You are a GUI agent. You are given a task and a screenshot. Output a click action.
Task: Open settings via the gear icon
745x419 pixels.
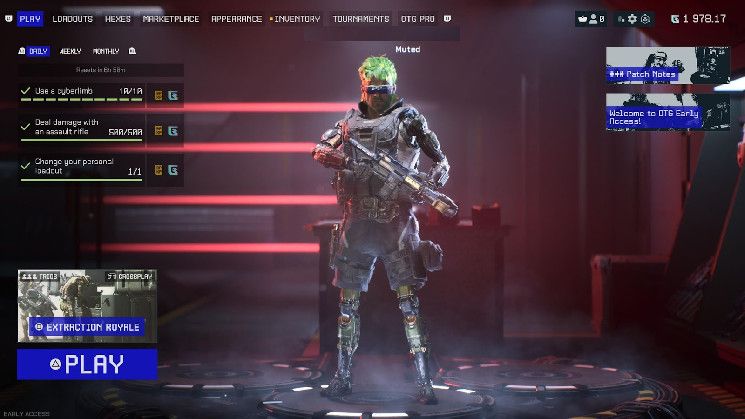pyautogui.click(x=632, y=19)
